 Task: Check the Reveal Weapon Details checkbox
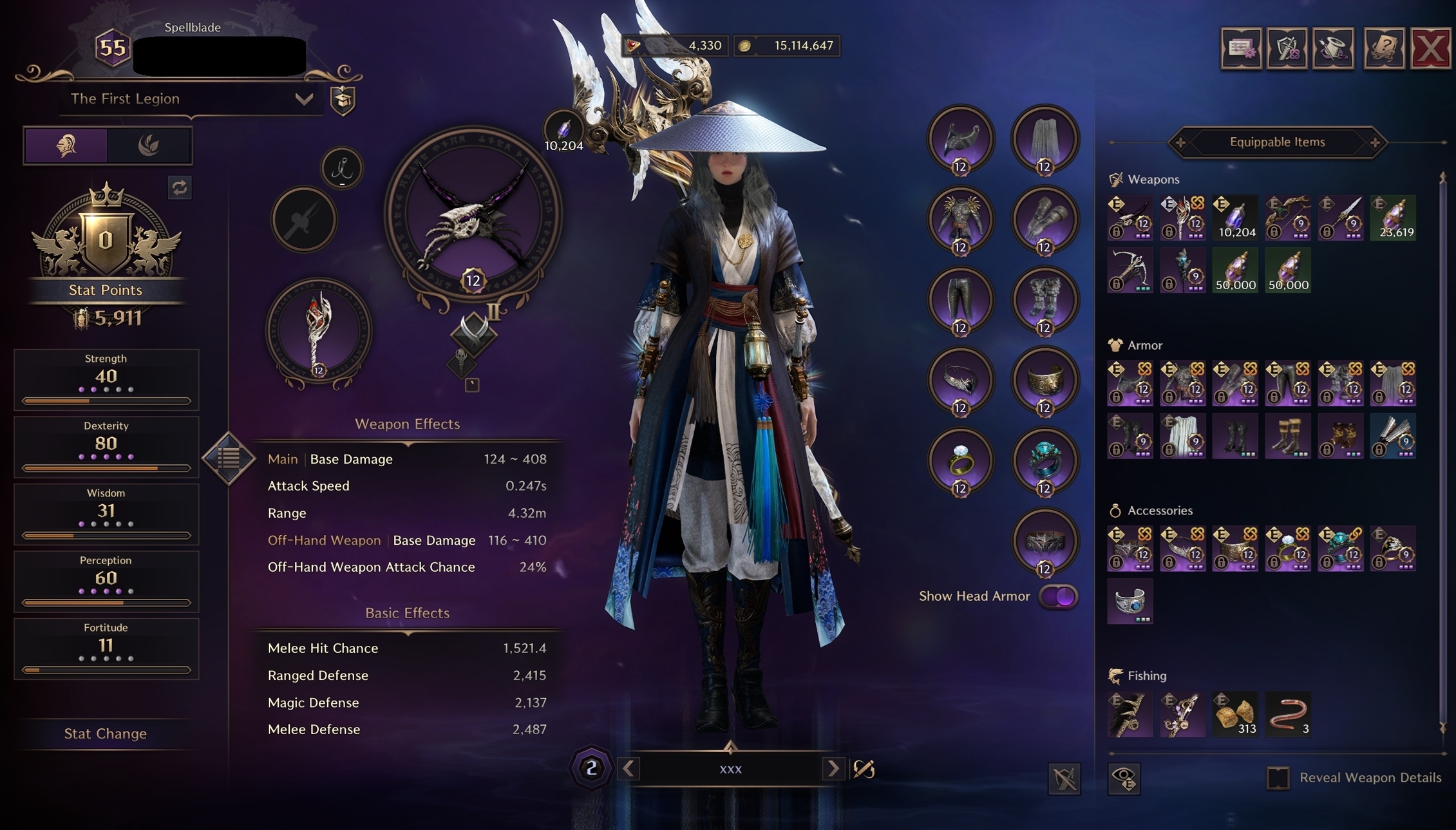point(1278,777)
